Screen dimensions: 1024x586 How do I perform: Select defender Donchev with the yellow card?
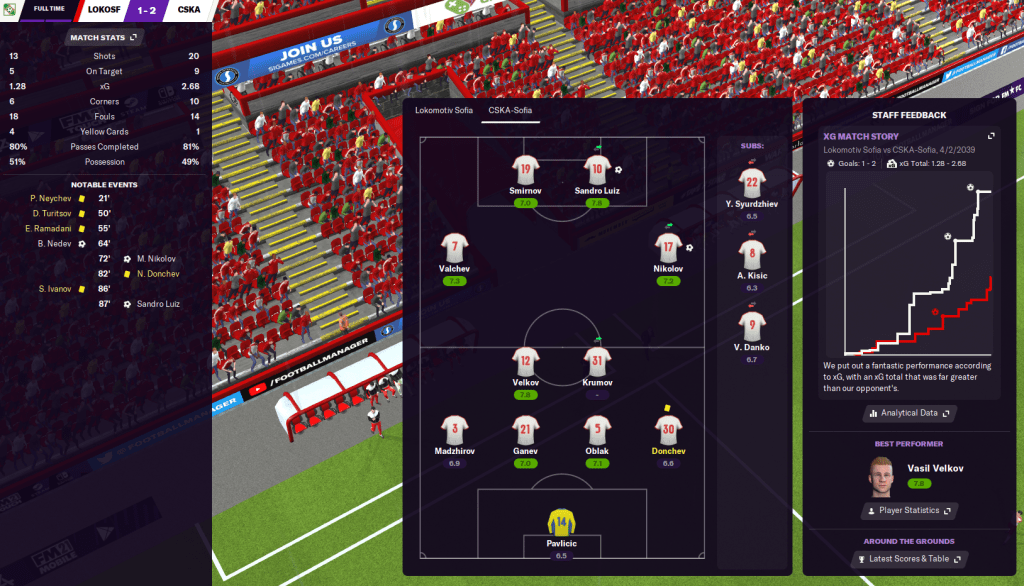pyautogui.click(x=668, y=431)
